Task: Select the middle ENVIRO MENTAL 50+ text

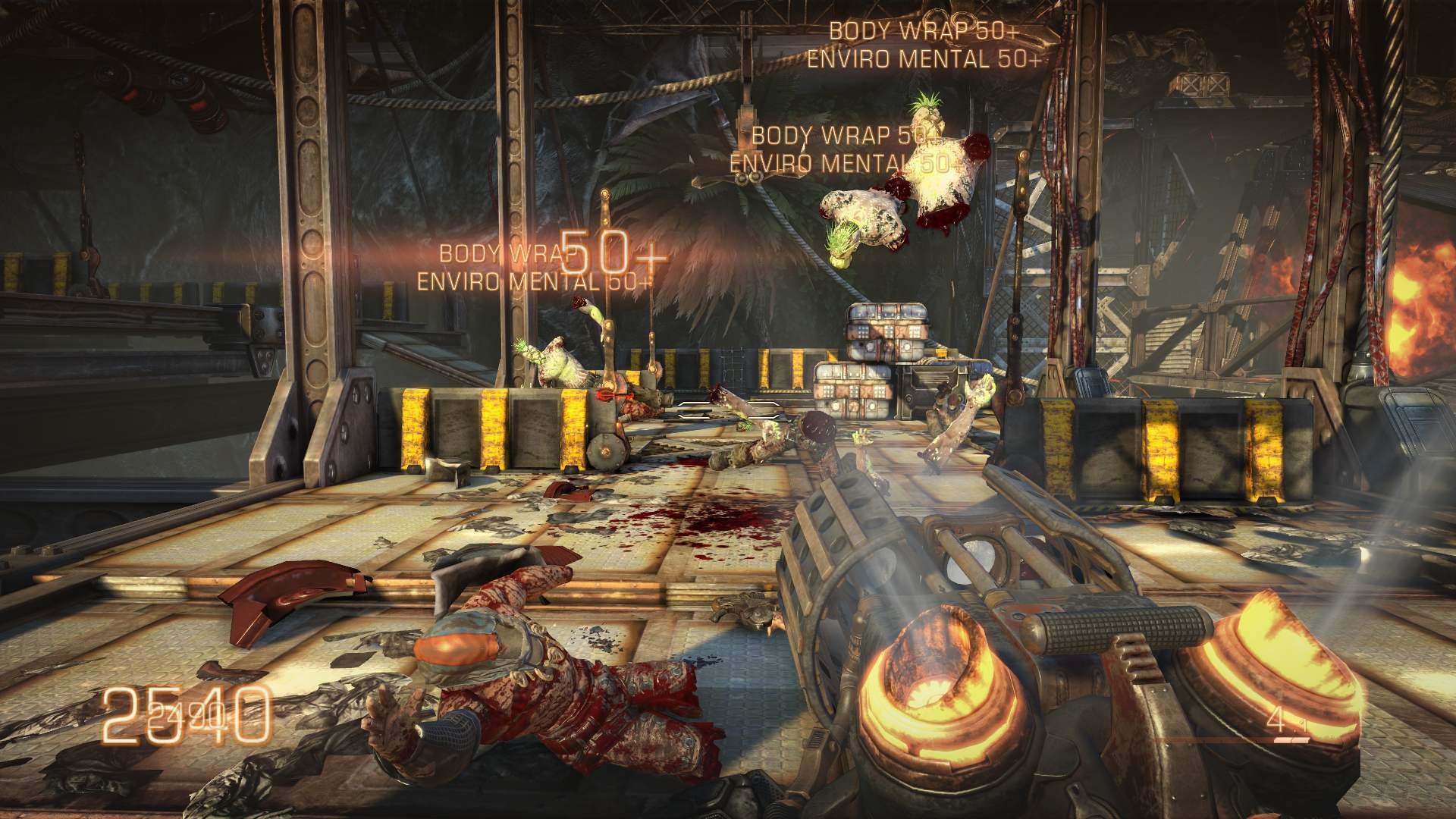Action: (844, 162)
